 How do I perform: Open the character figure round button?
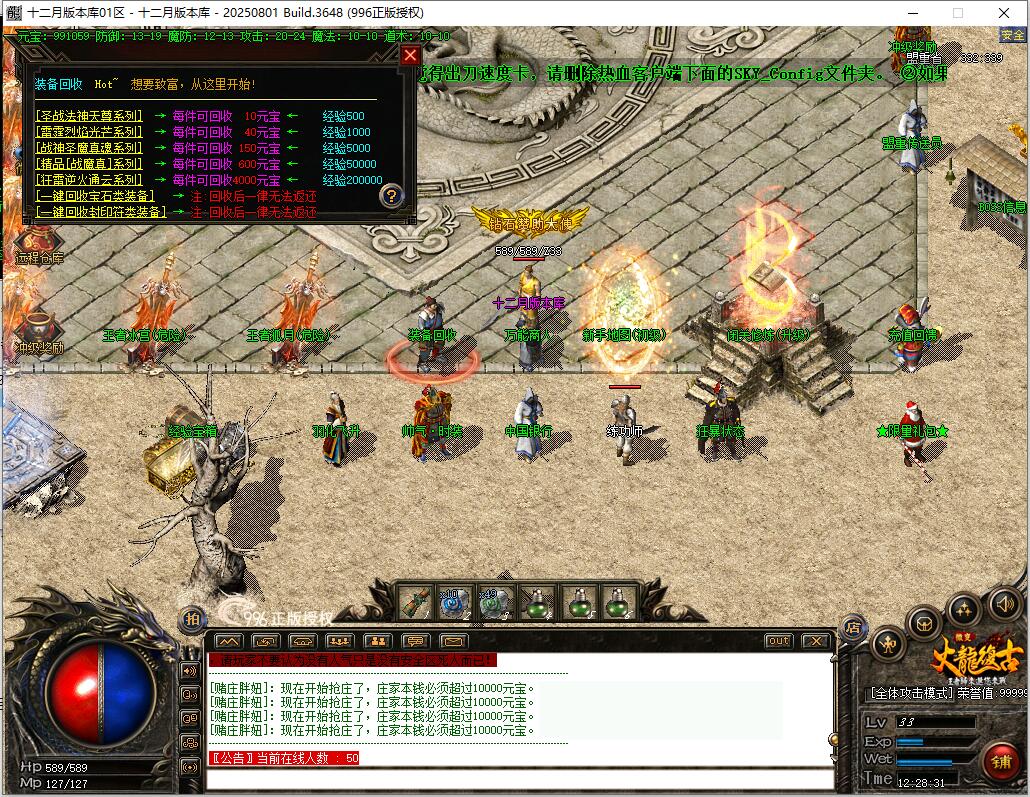[887, 645]
